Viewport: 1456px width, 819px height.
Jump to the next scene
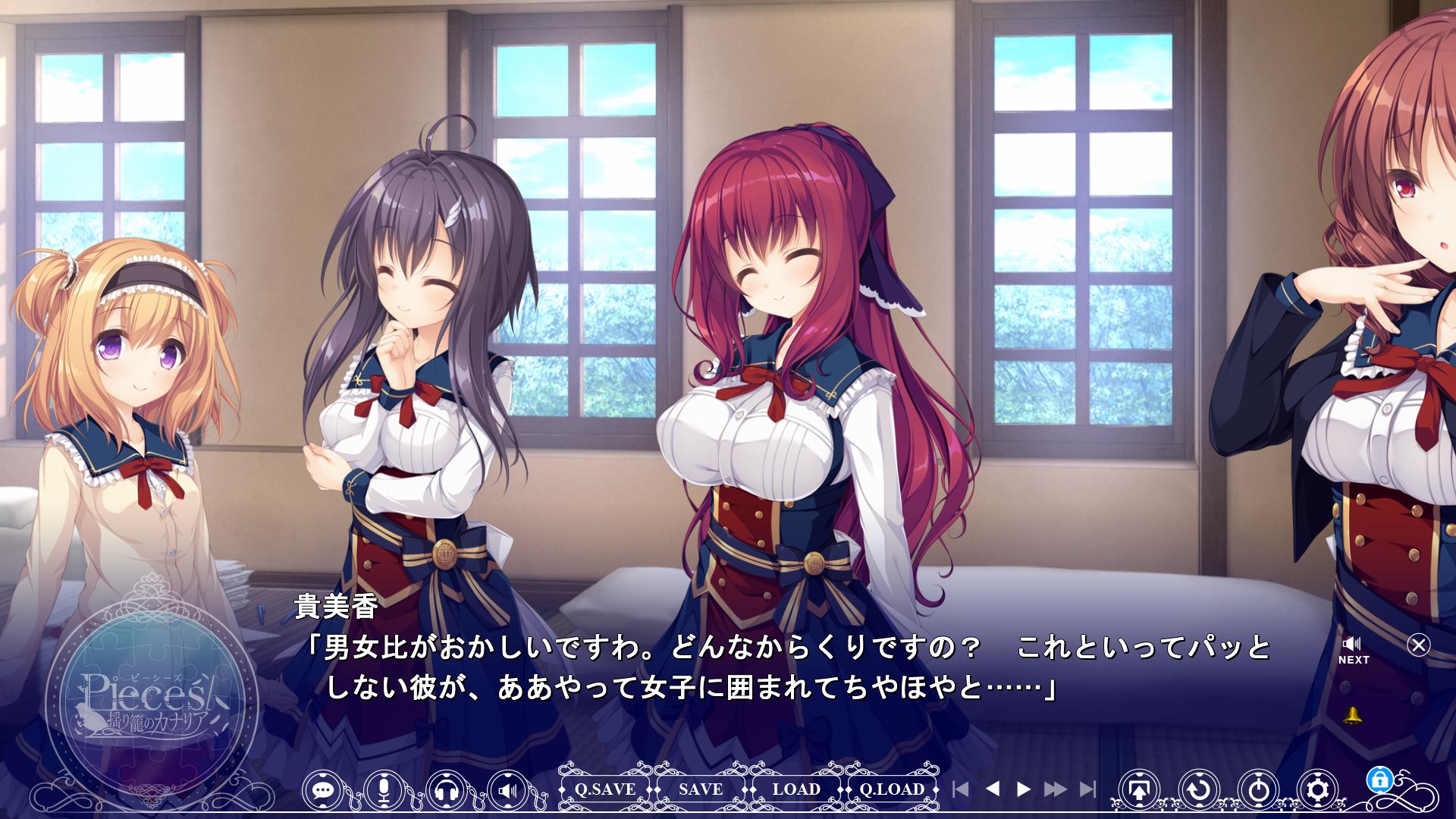pyautogui.click(x=1087, y=789)
